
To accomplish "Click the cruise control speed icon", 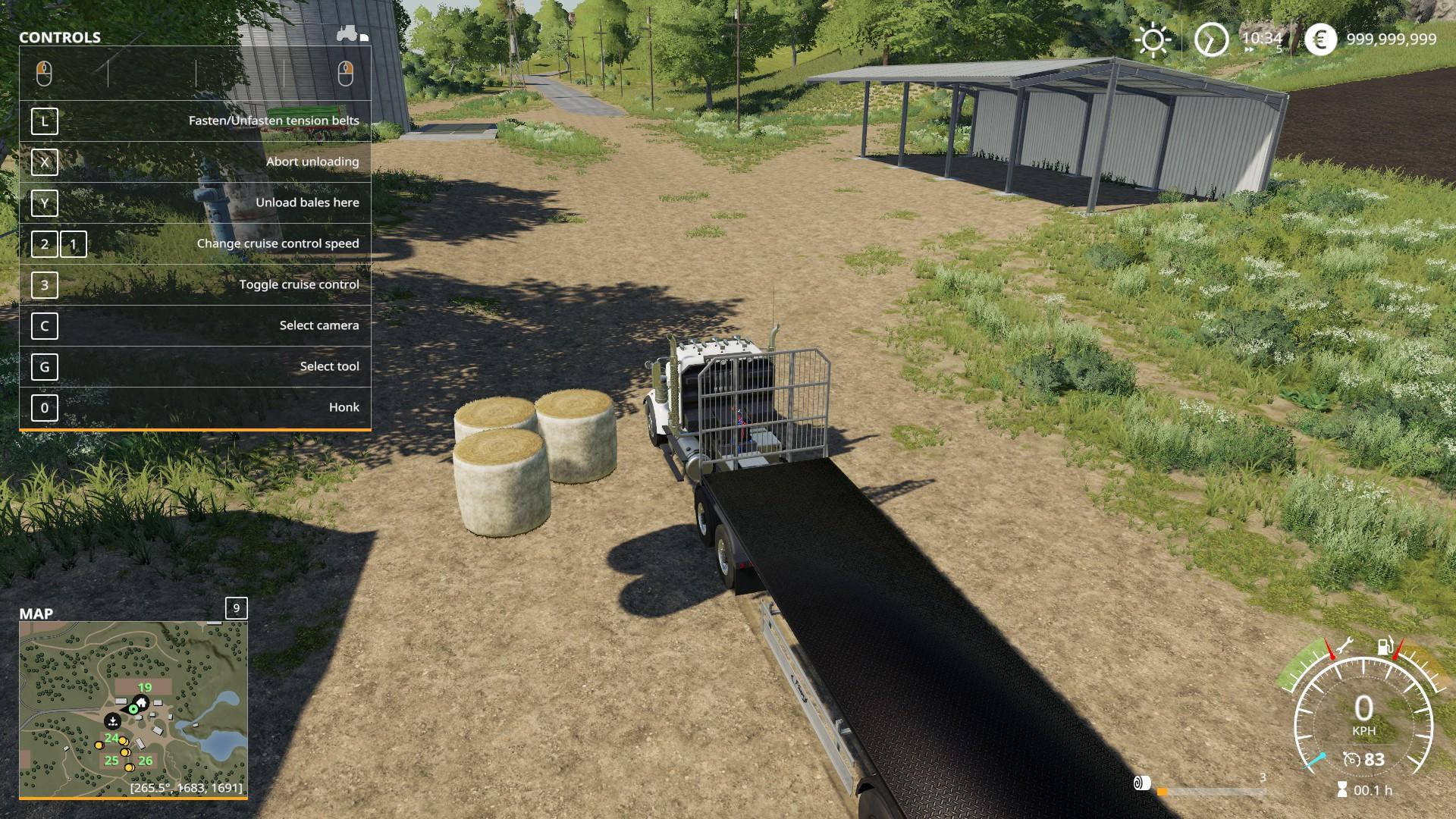I will [x=1351, y=760].
